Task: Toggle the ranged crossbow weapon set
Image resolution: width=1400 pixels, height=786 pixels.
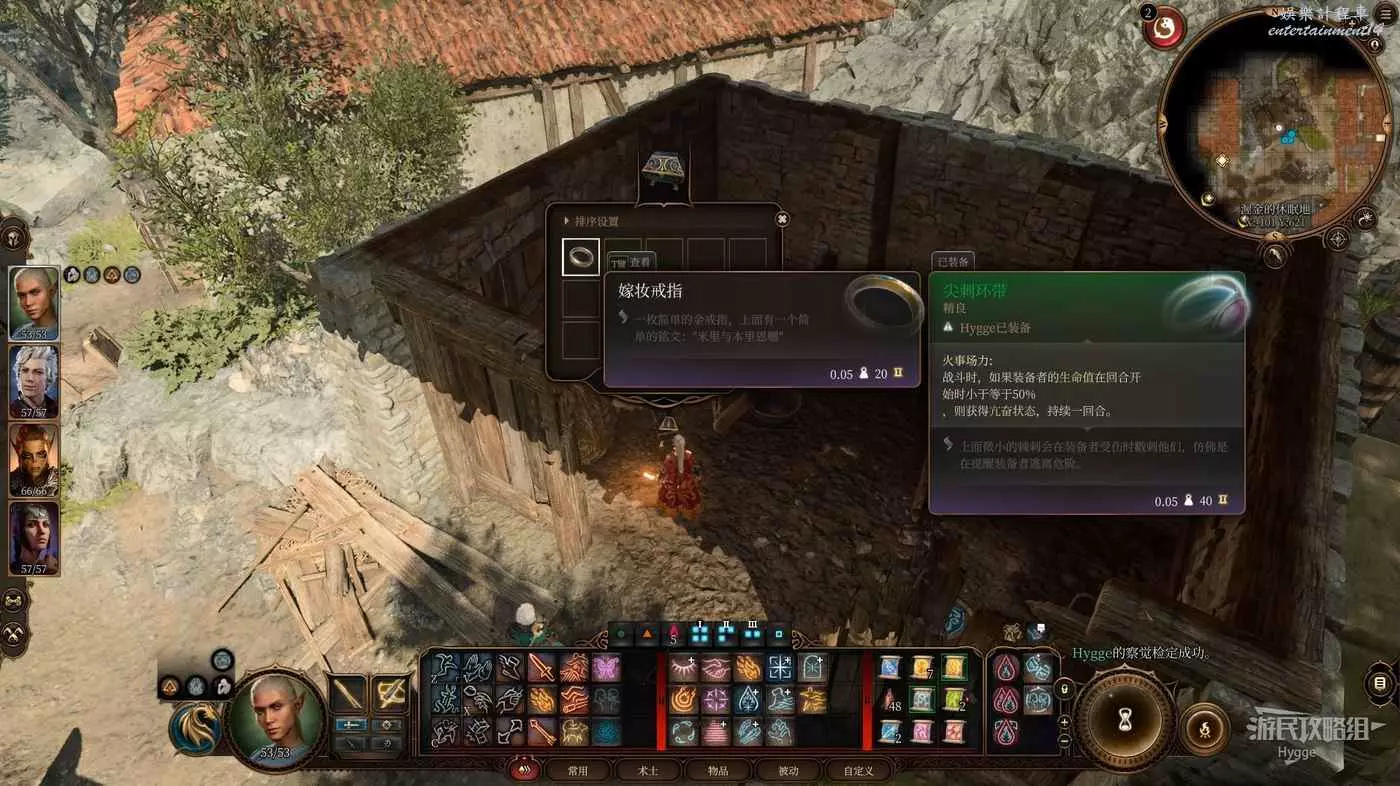Action: tap(389, 692)
